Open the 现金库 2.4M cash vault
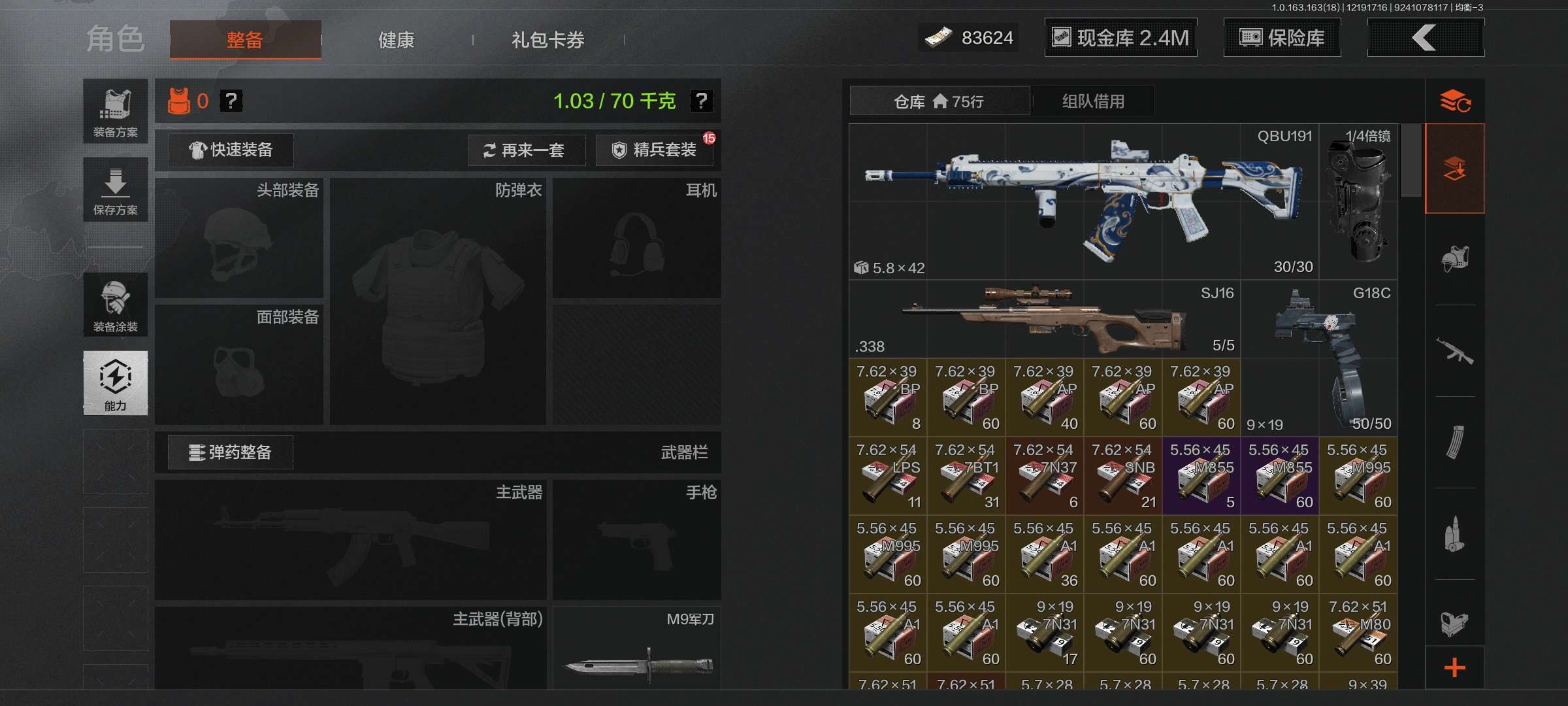This screenshot has width=1568, height=706. click(1120, 37)
